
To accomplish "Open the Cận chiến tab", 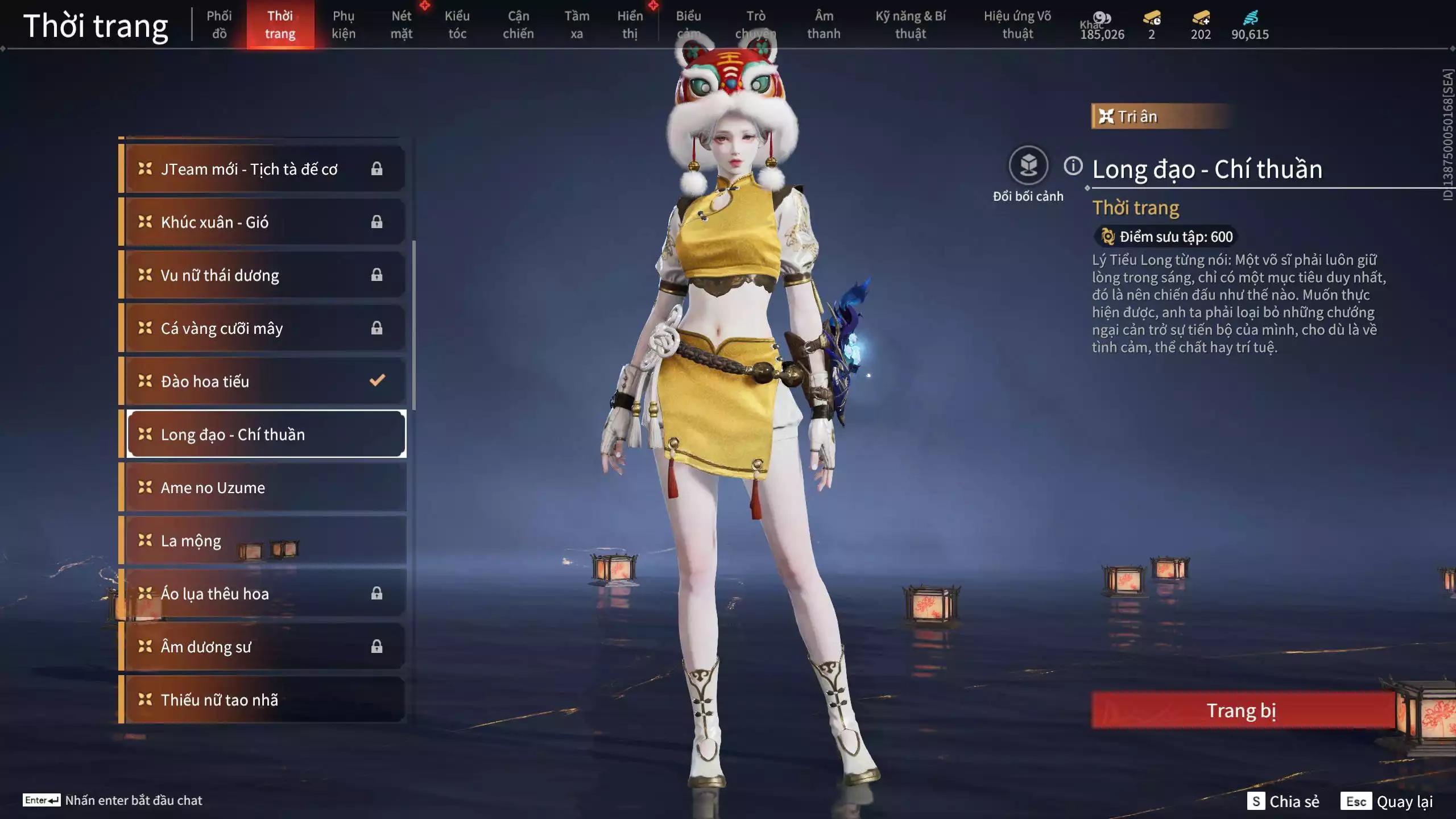I will coord(518,25).
